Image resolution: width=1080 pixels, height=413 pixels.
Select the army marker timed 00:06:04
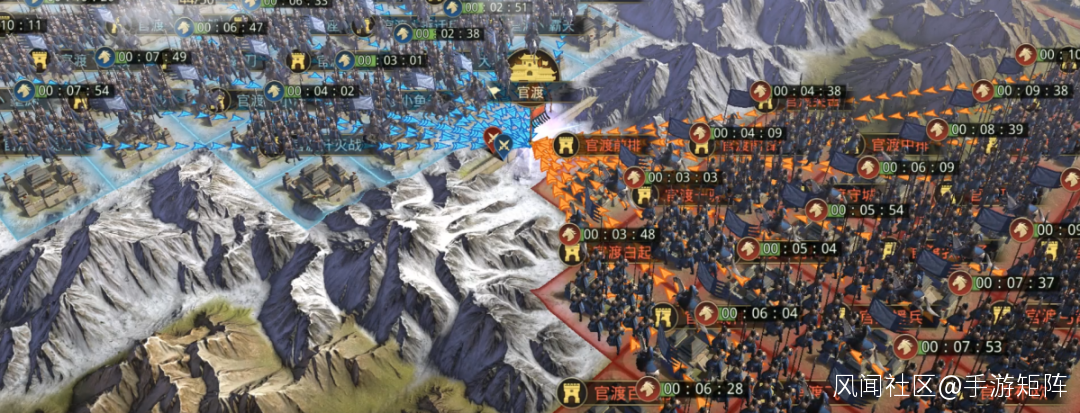coord(707,313)
